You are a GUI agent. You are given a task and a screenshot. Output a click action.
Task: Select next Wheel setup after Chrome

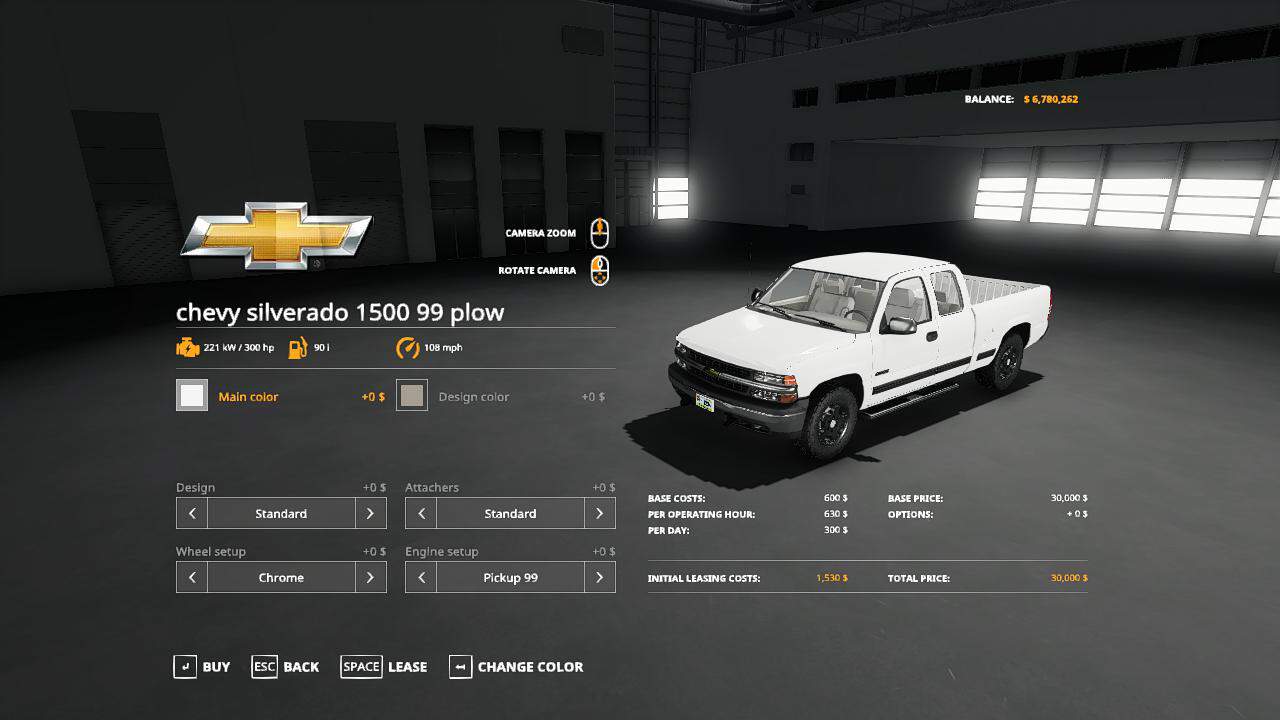point(370,578)
